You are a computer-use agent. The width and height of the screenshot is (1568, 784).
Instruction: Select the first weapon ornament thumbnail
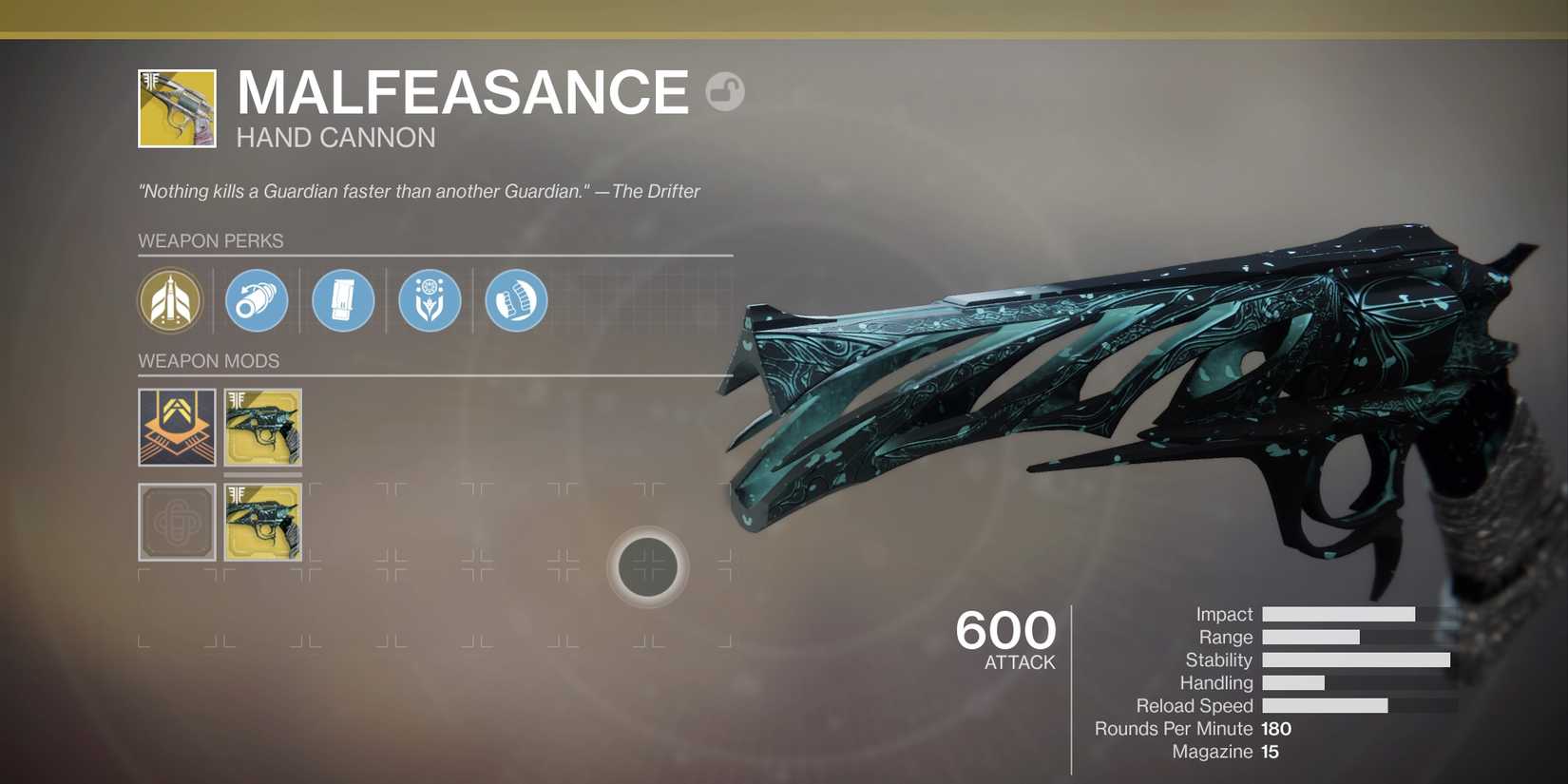tap(262, 427)
